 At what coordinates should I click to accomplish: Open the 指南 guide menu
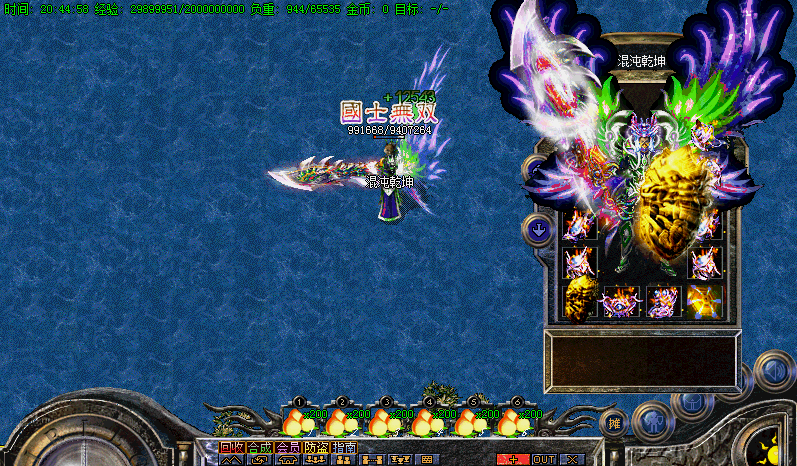[344, 448]
